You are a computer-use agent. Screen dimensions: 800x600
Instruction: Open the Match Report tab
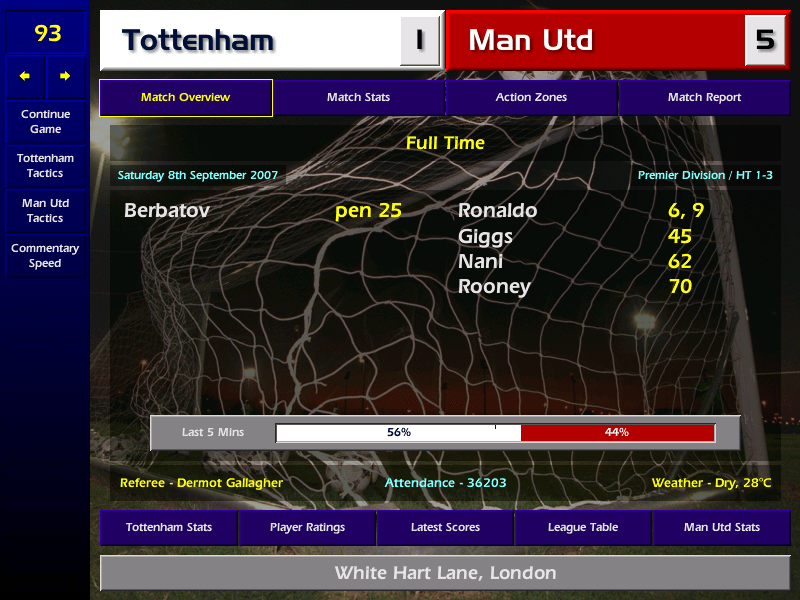[704, 98]
